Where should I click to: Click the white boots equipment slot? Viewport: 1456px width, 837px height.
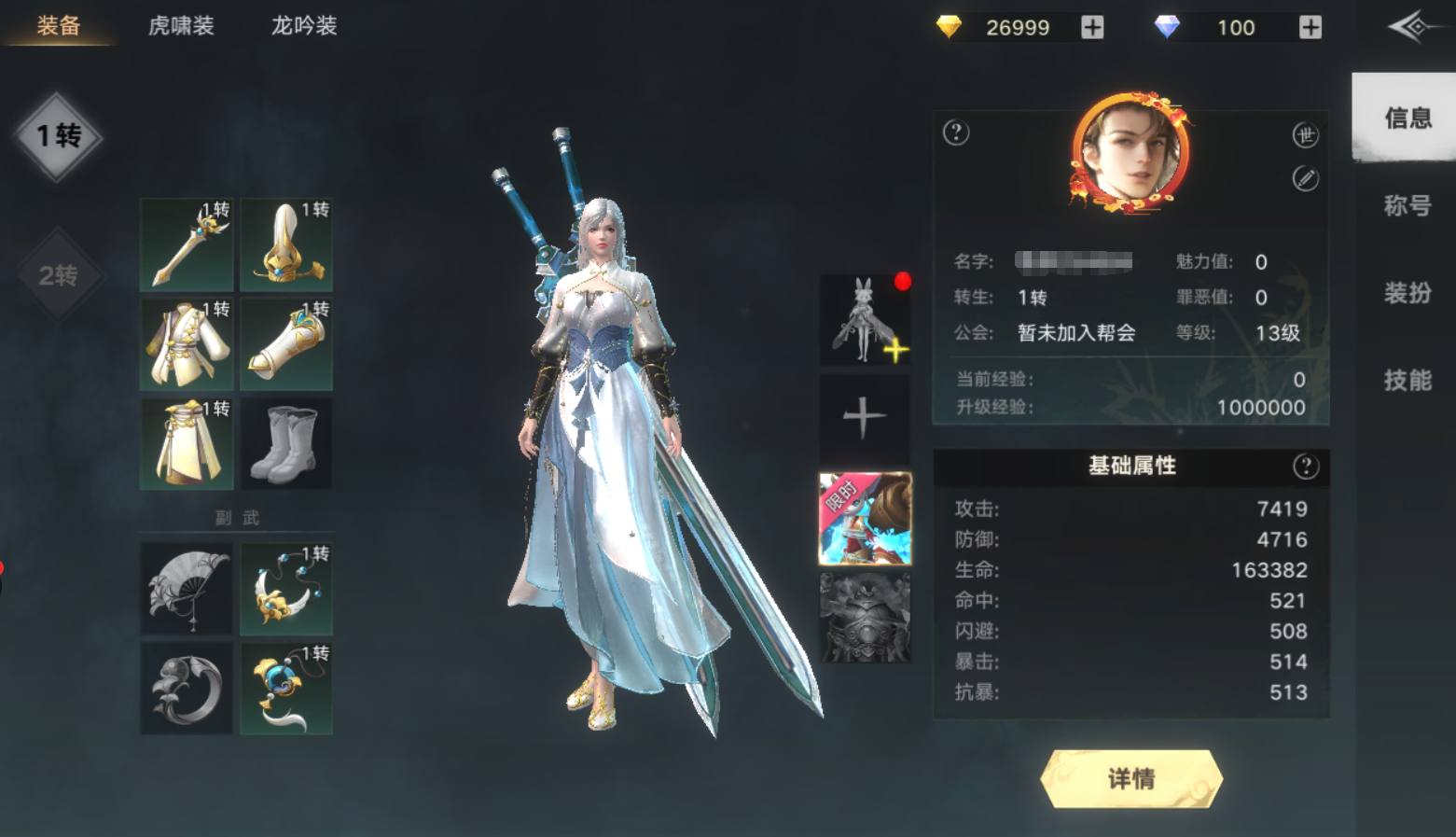[286, 443]
